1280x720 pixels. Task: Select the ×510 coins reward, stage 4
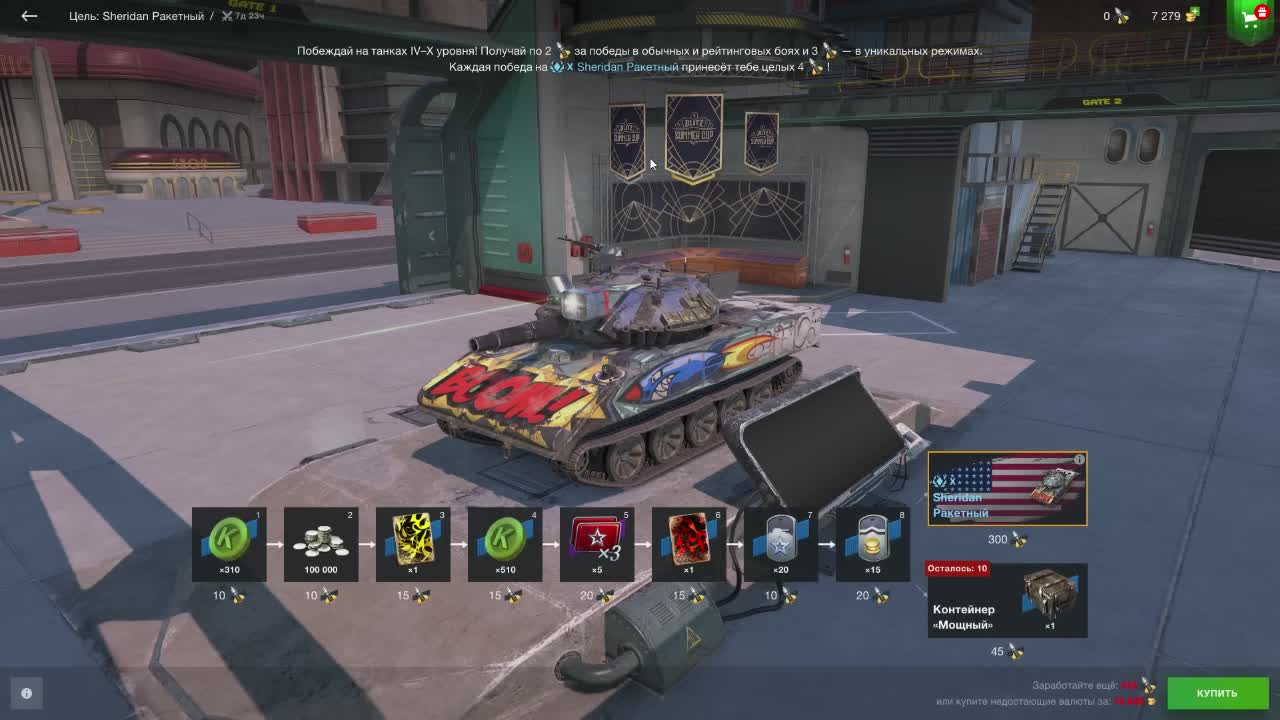tap(505, 543)
